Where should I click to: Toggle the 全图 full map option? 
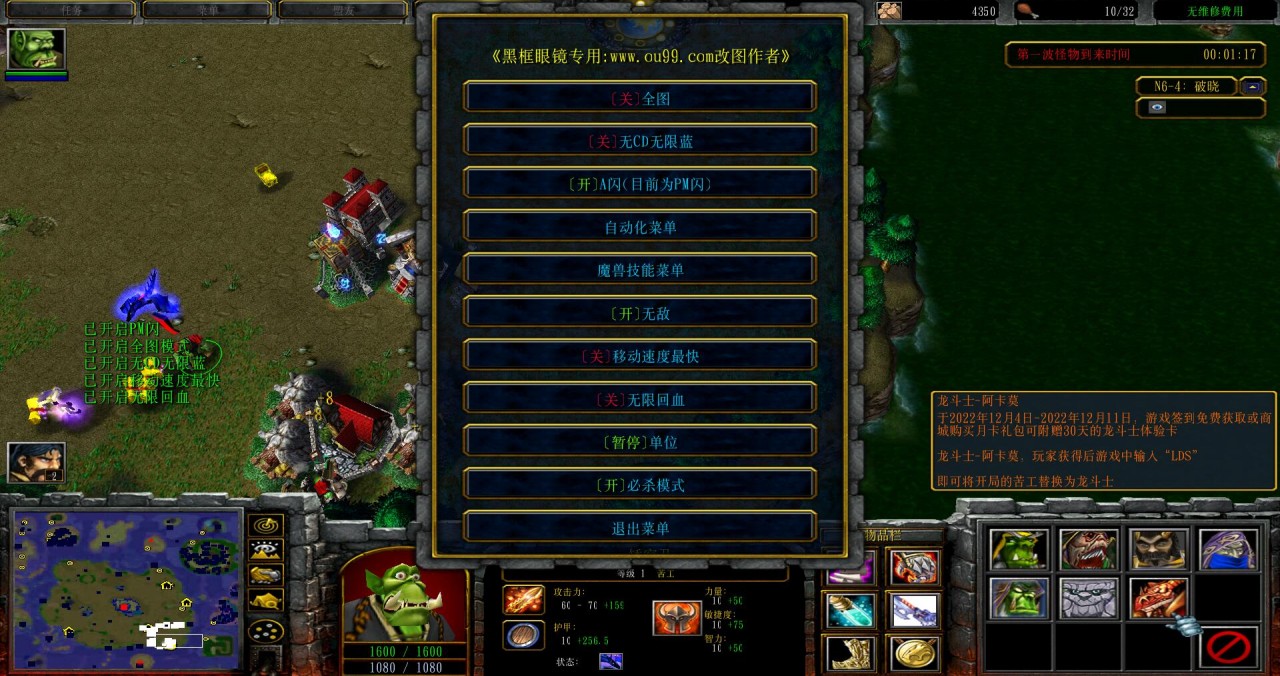click(640, 98)
